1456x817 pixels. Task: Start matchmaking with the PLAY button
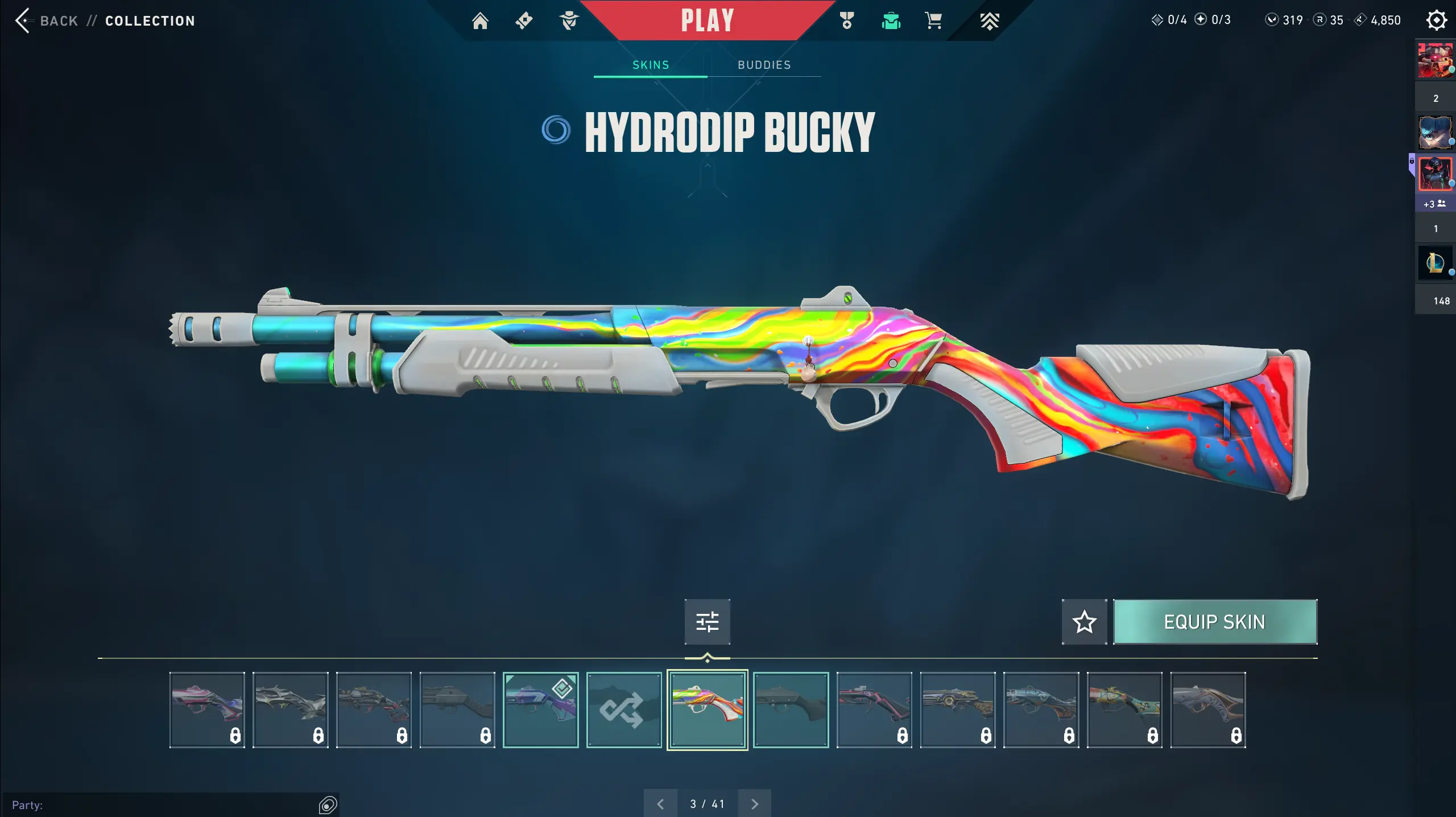point(708,21)
